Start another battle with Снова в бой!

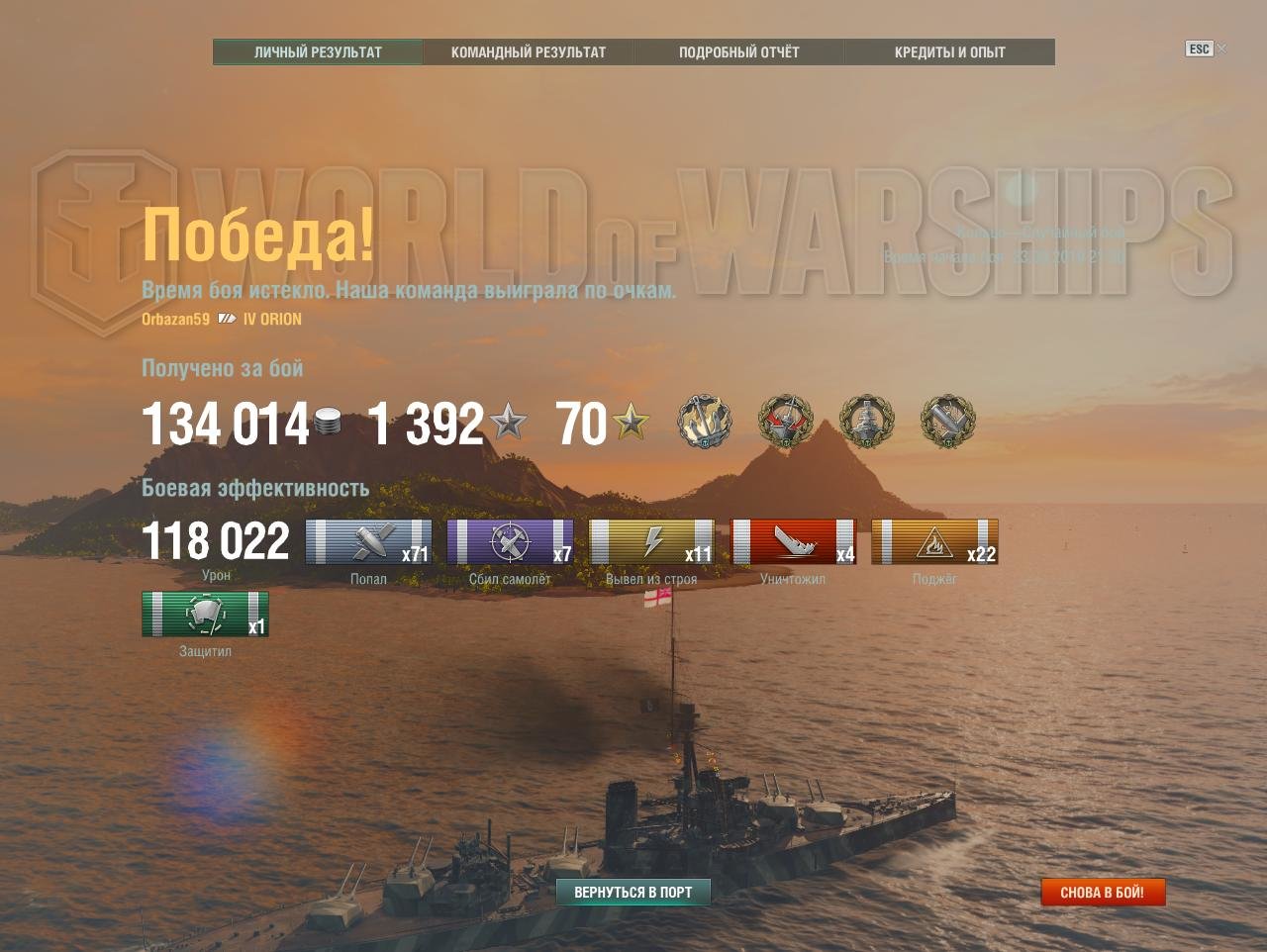(x=1102, y=892)
